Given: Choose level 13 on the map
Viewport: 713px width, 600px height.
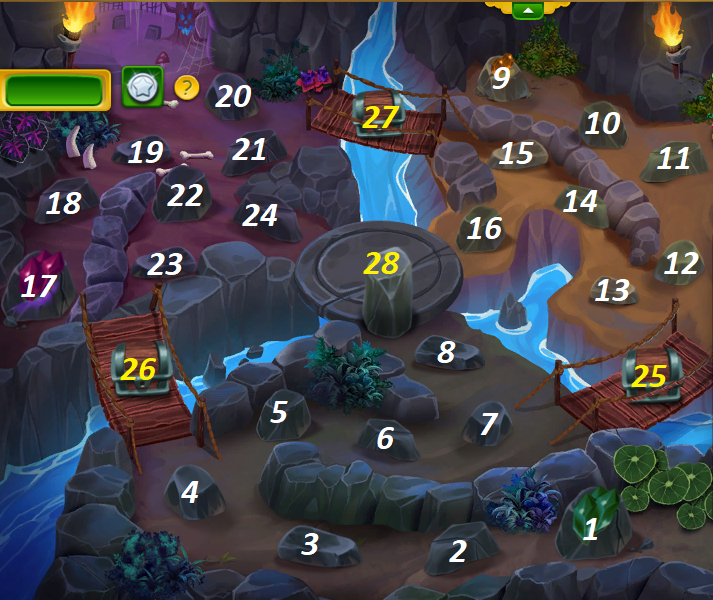Looking at the screenshot, I should [613, 290].
